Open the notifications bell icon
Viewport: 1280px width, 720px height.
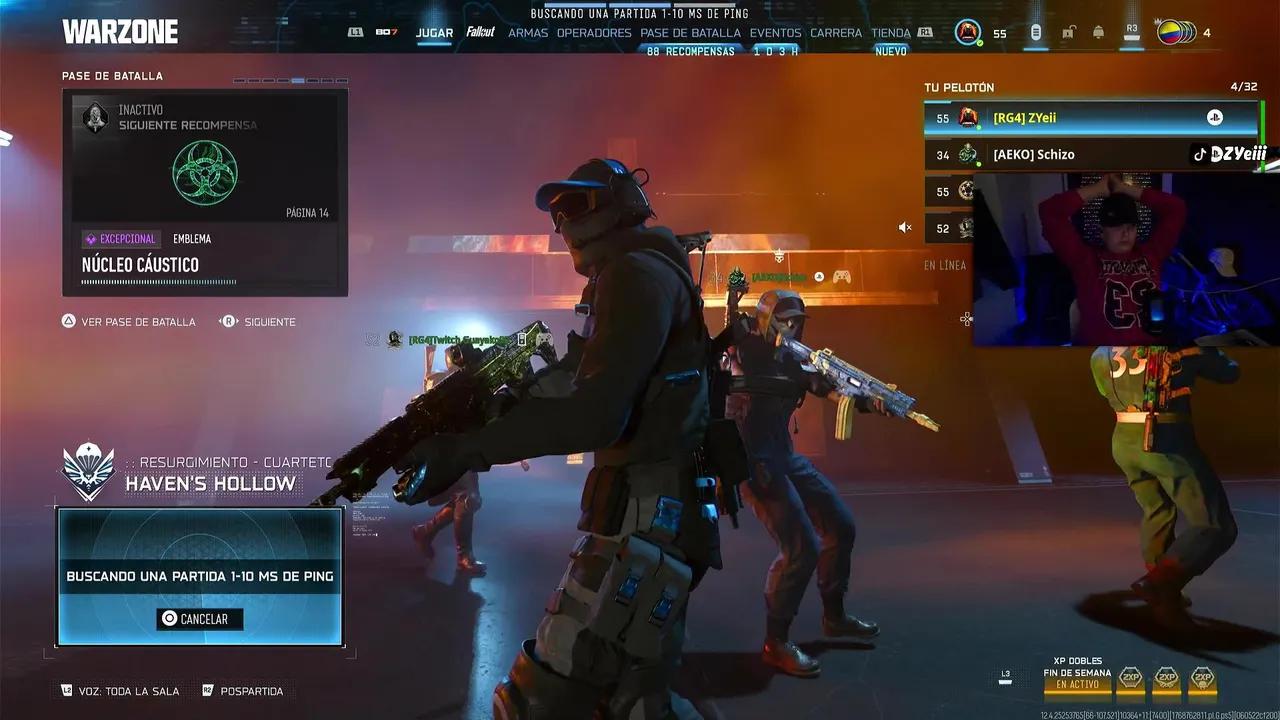pyautogui.click(x=1097, y=32)
